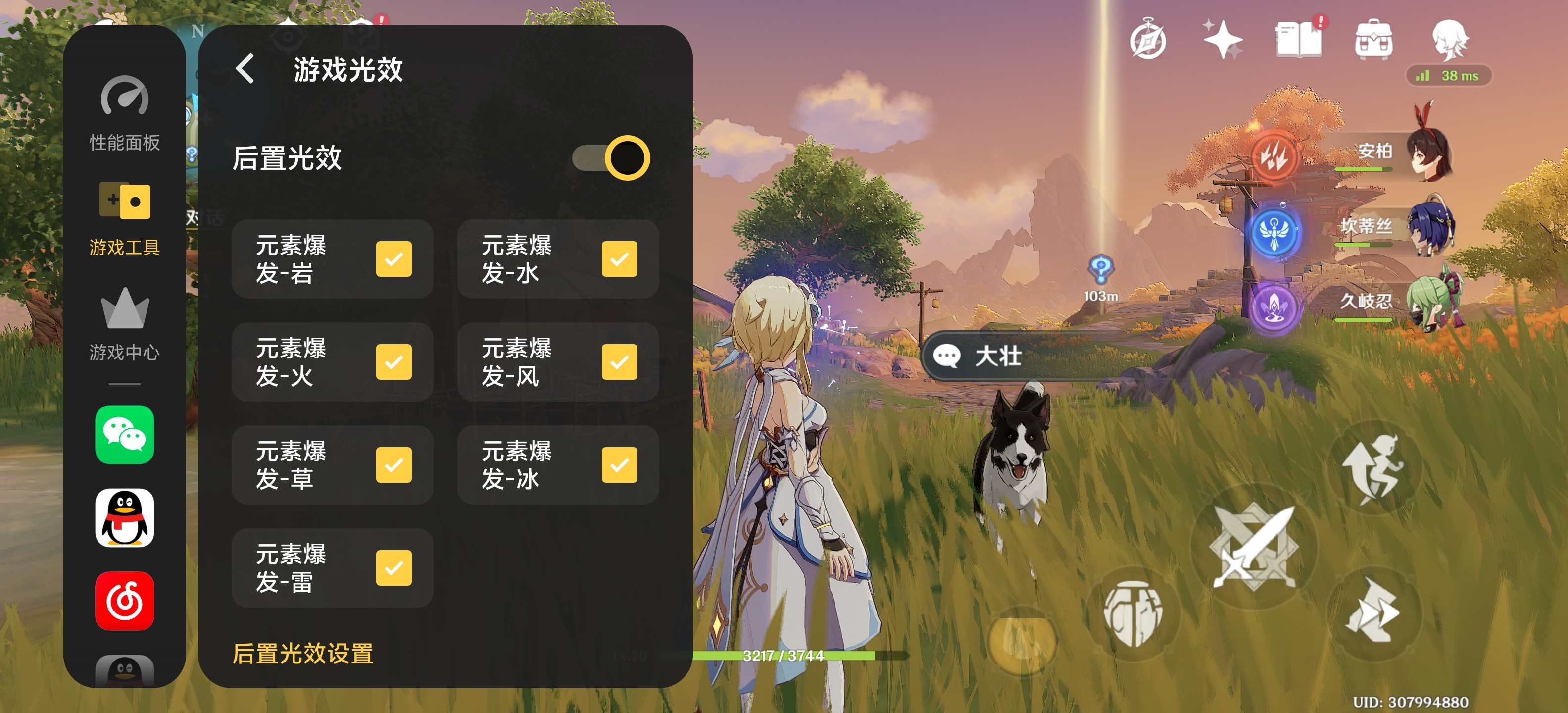Disable the 元素爆发-草 checkbox

[393, 464]
